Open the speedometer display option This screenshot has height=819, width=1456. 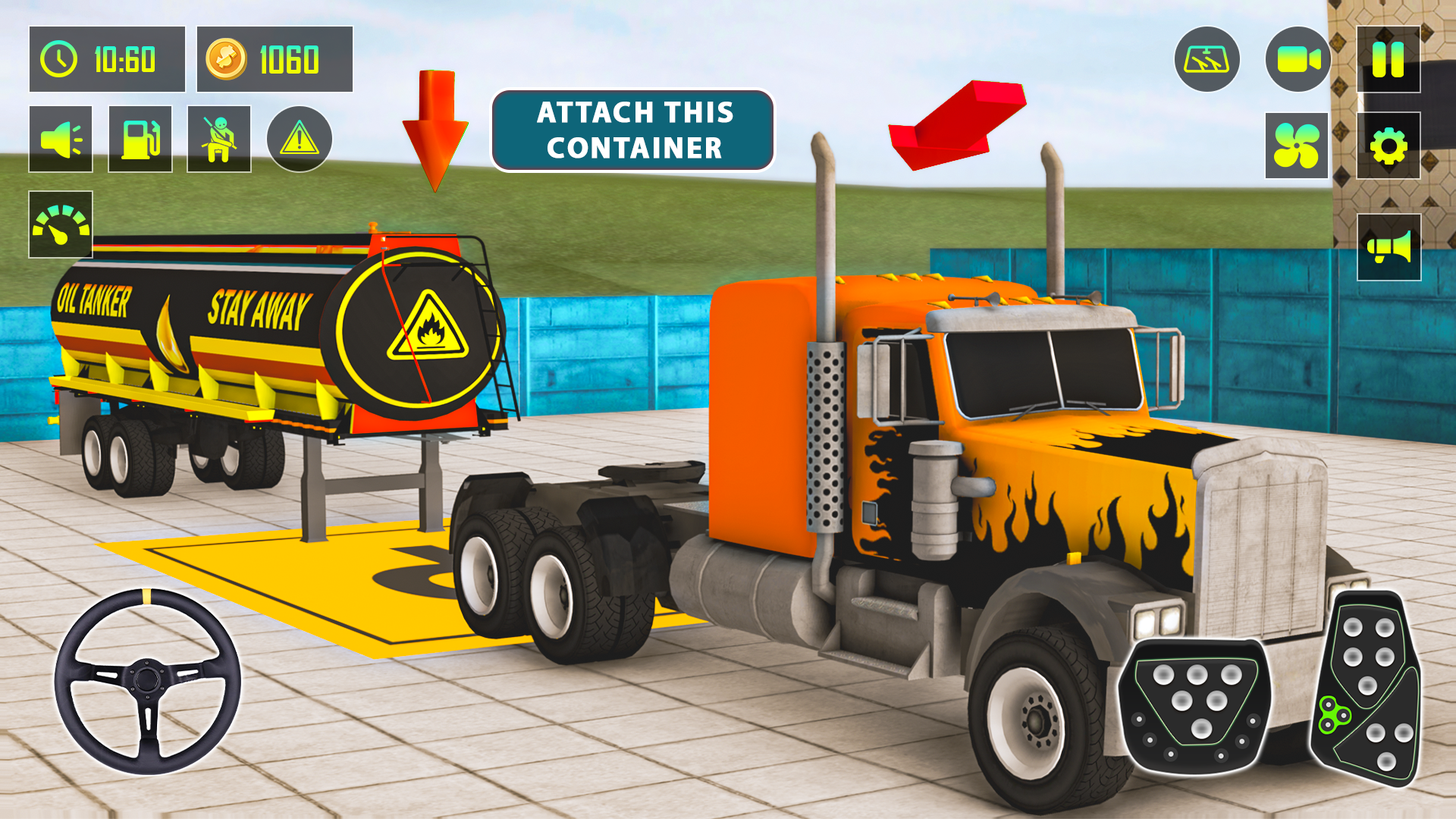click(61, 223)
